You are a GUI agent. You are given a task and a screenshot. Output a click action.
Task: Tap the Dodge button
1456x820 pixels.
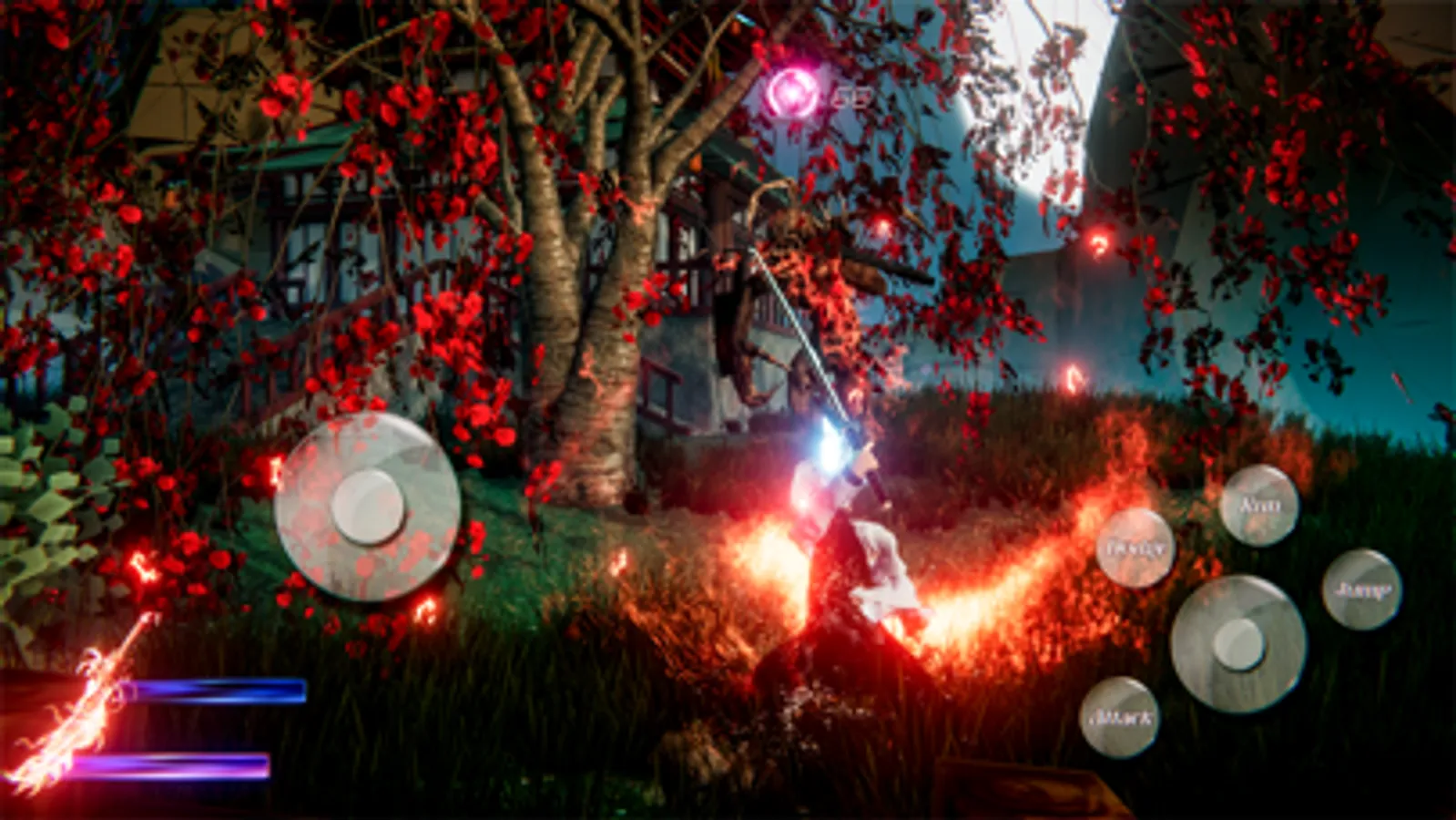[x=1136, y=548]
